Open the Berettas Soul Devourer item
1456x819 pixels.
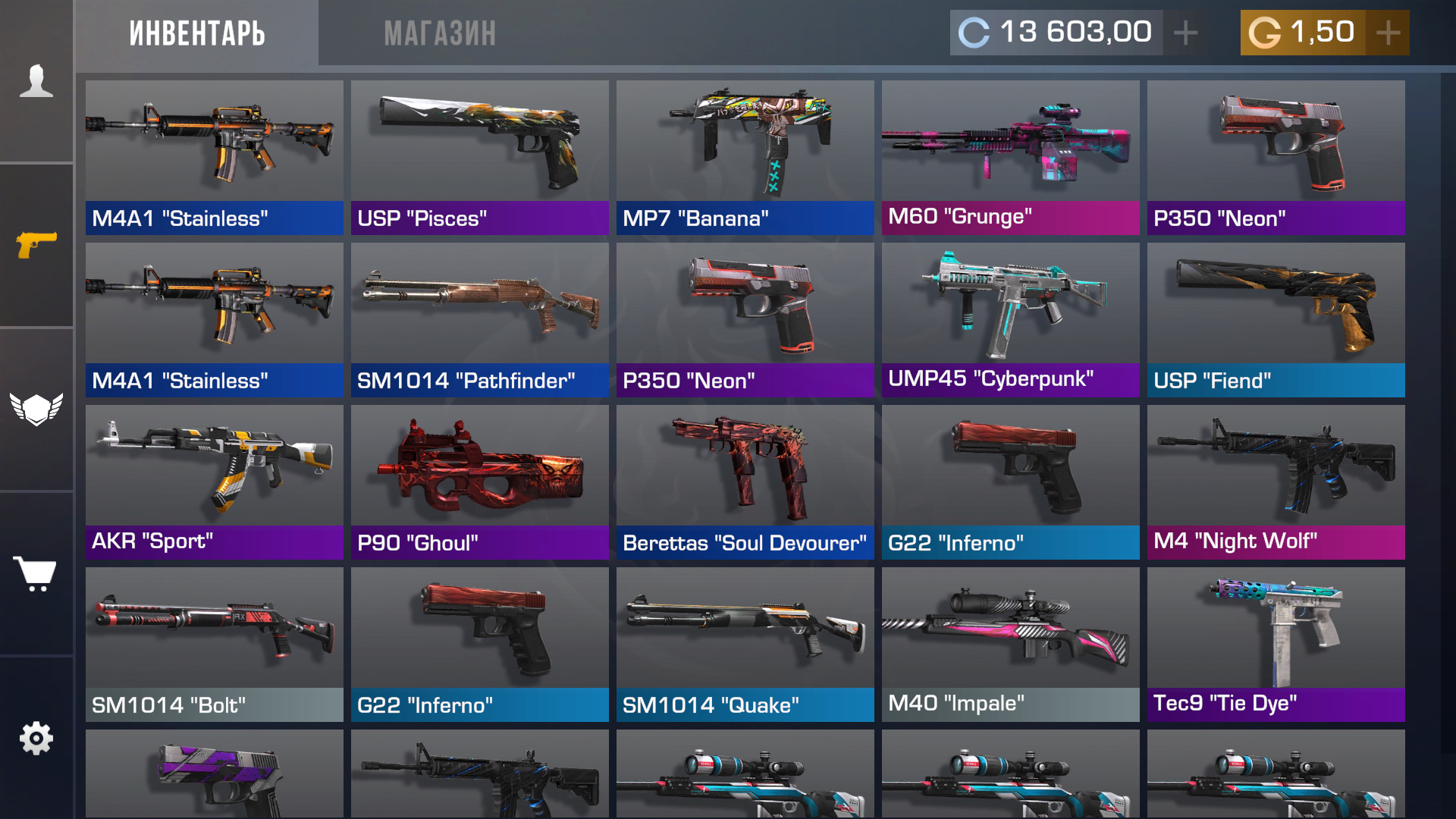click(x=745, y=469)
